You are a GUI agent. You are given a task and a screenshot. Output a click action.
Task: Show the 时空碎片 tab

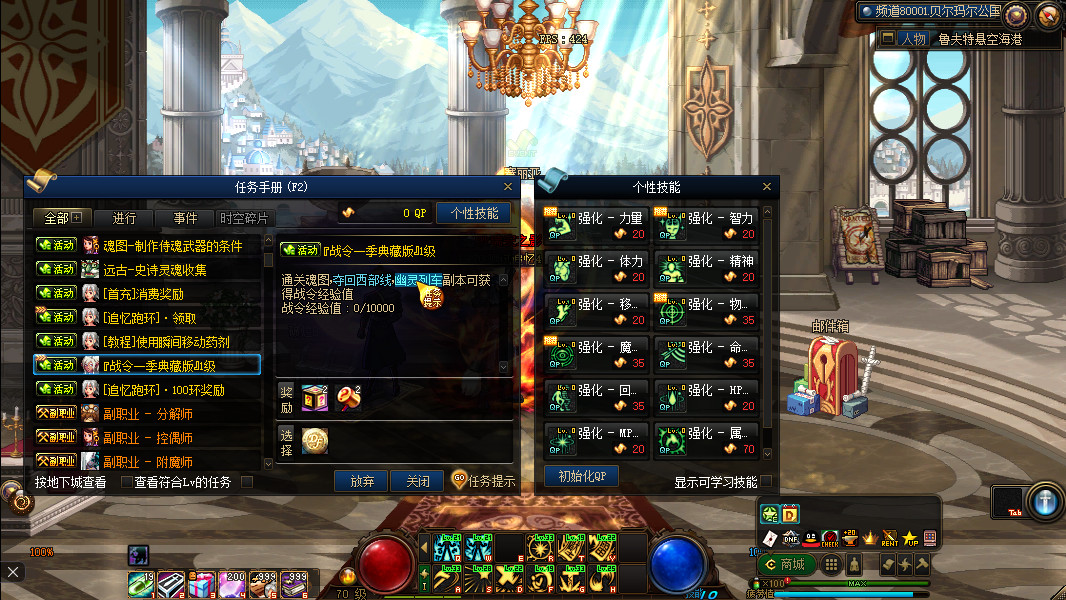coord(244,218)
